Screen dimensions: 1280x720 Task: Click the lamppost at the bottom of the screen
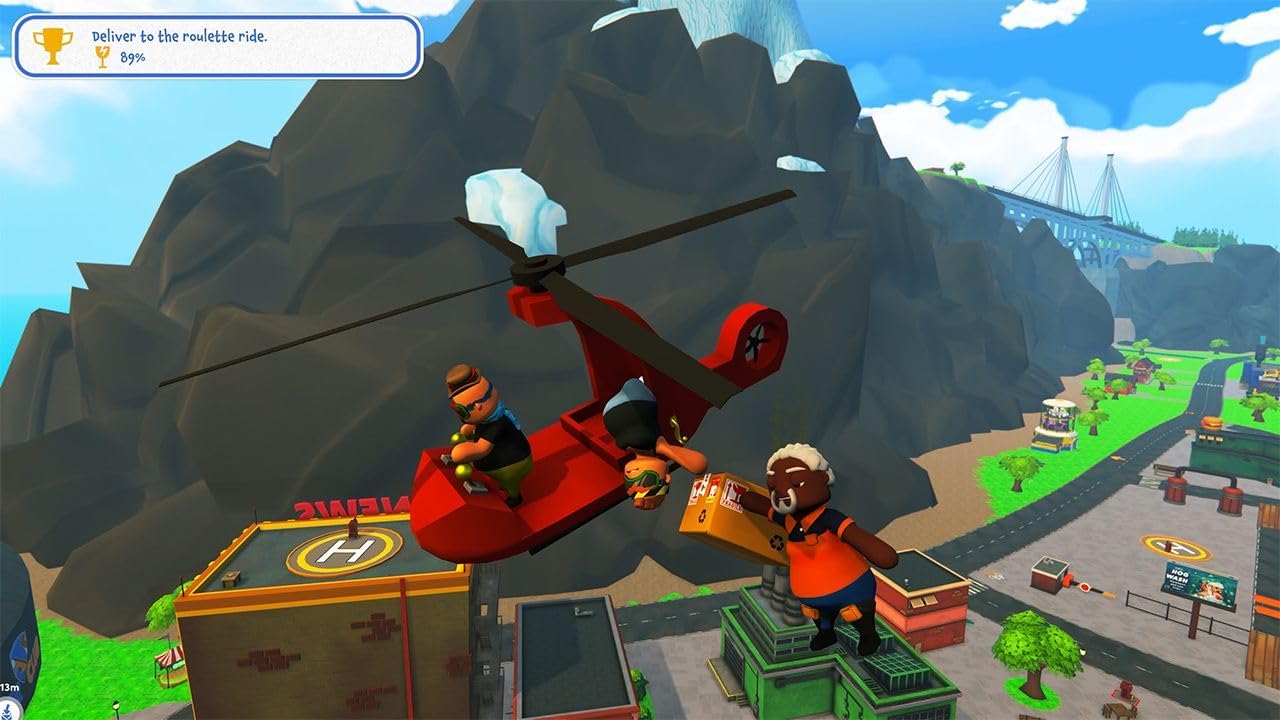[115, 708]
